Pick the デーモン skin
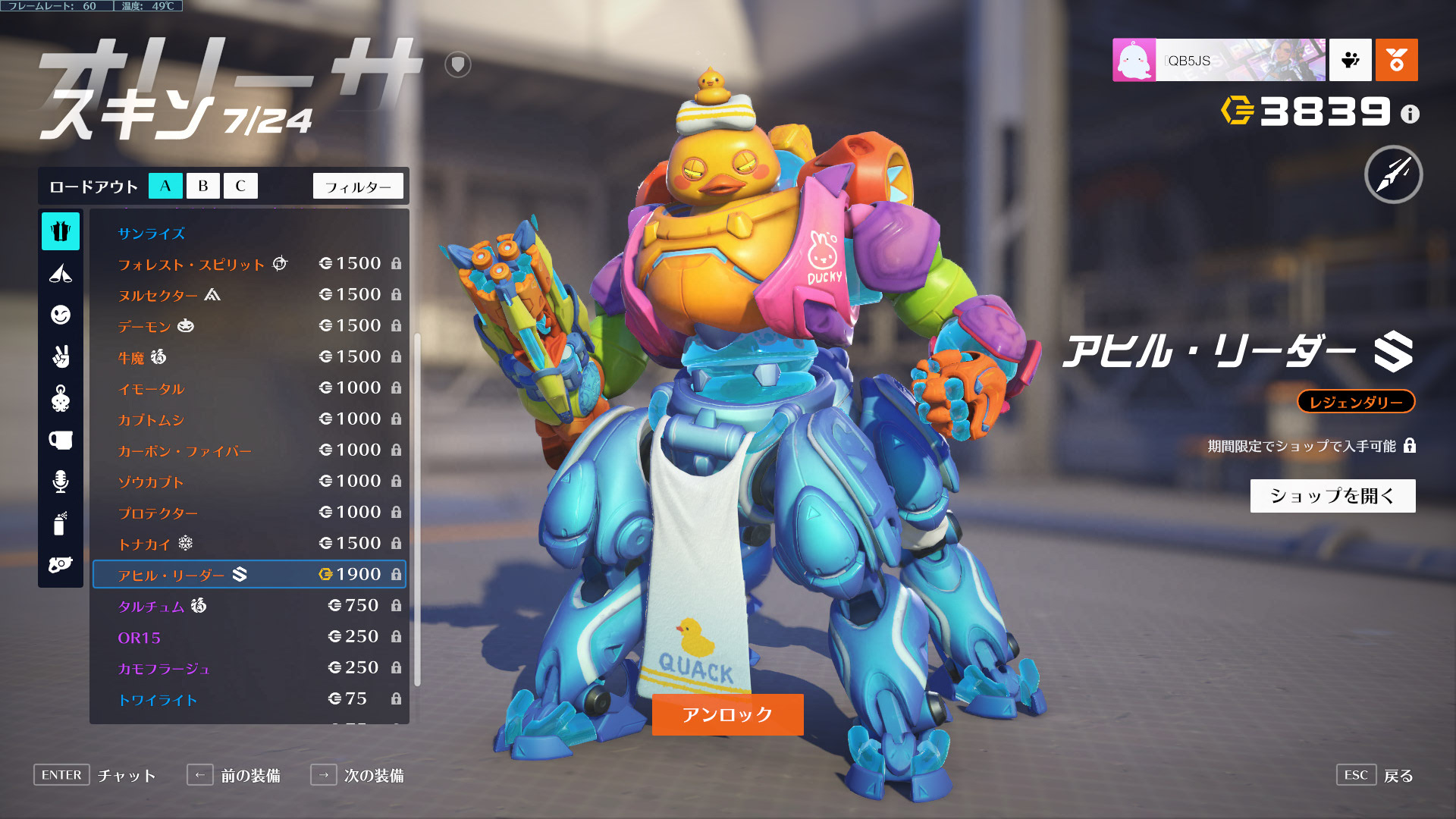This screenshot has height=819, width=1456. pyautogui.click(x=144, y=326)
